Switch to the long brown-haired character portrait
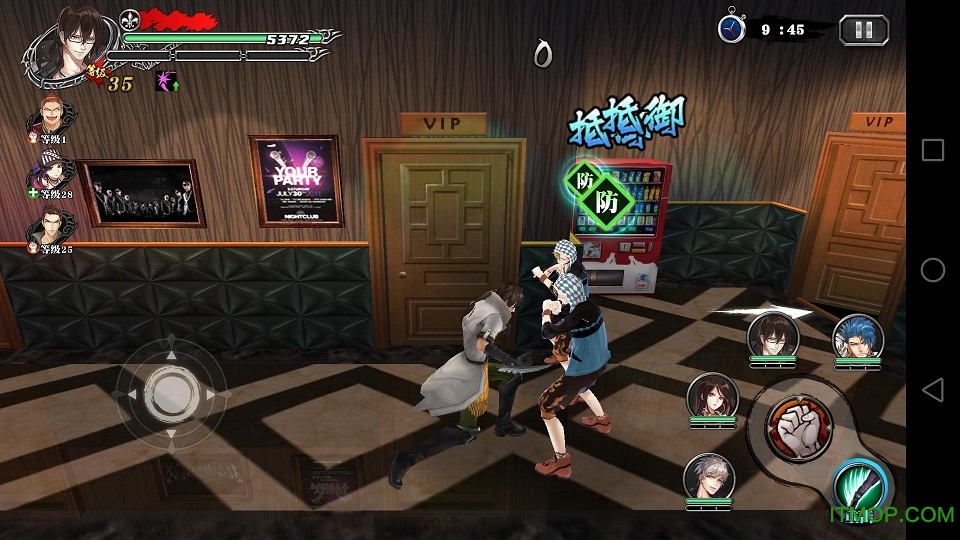 tap(711, 397)
